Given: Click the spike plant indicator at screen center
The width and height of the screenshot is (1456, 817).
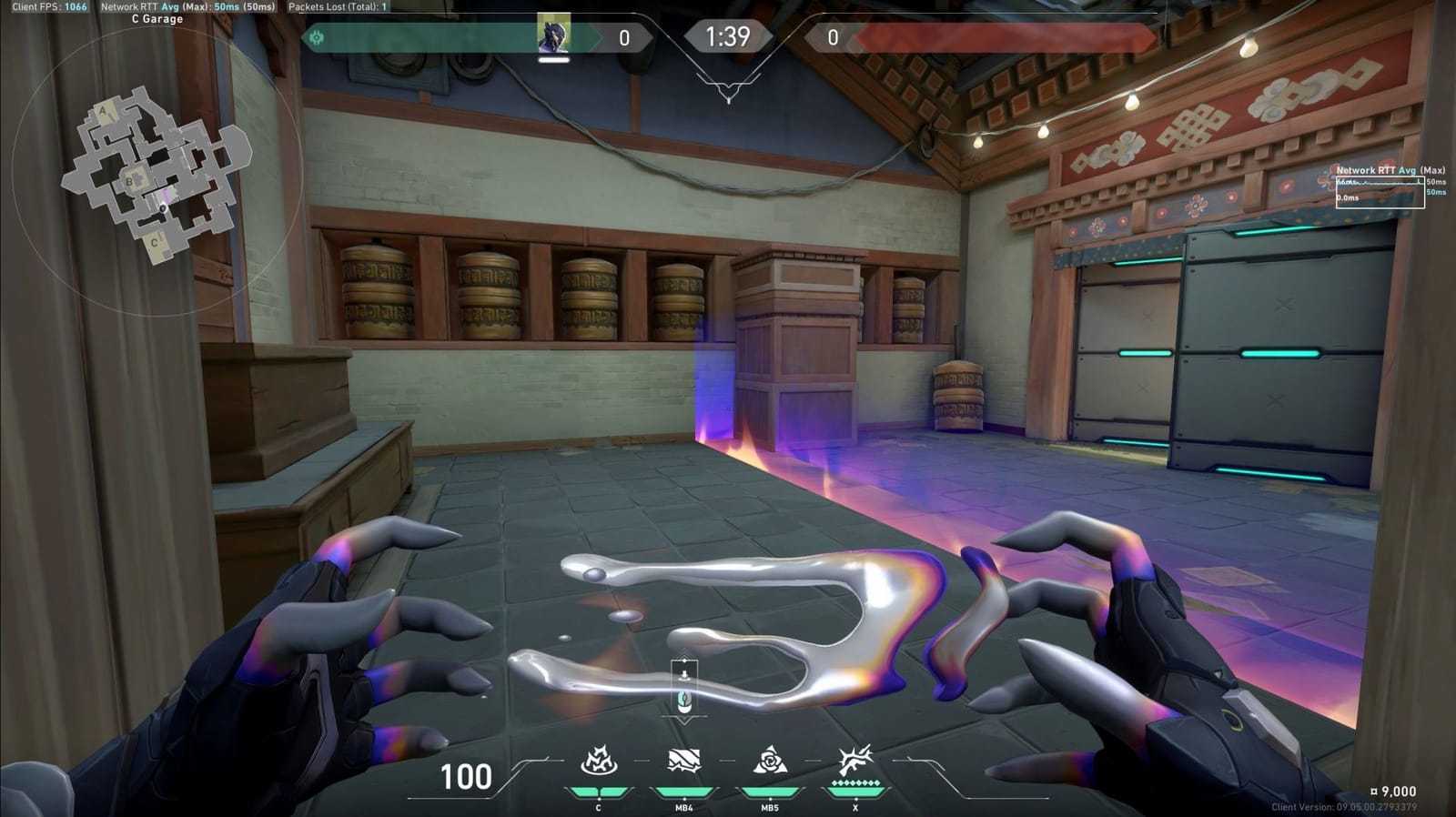Looking at the screenshot, I should [x=686, y=684].
